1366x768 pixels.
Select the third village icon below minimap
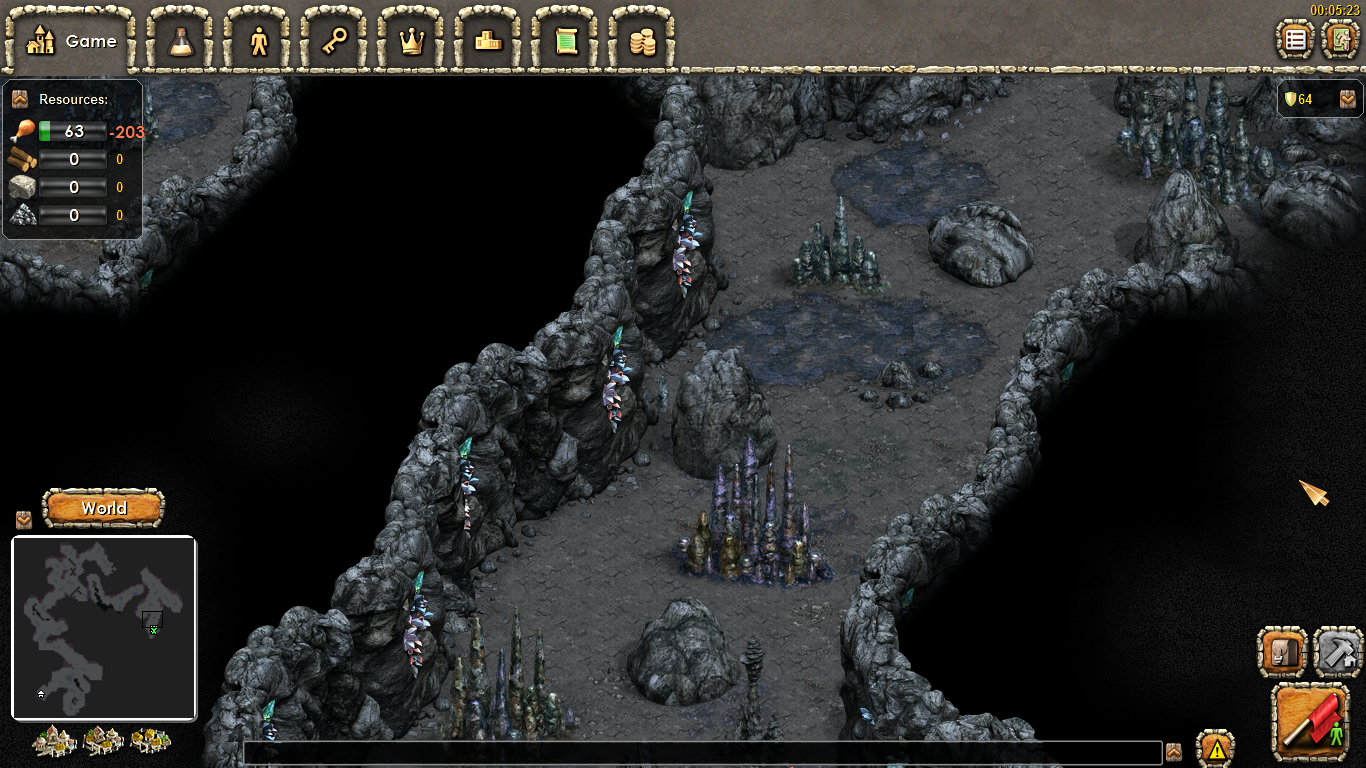150,741
